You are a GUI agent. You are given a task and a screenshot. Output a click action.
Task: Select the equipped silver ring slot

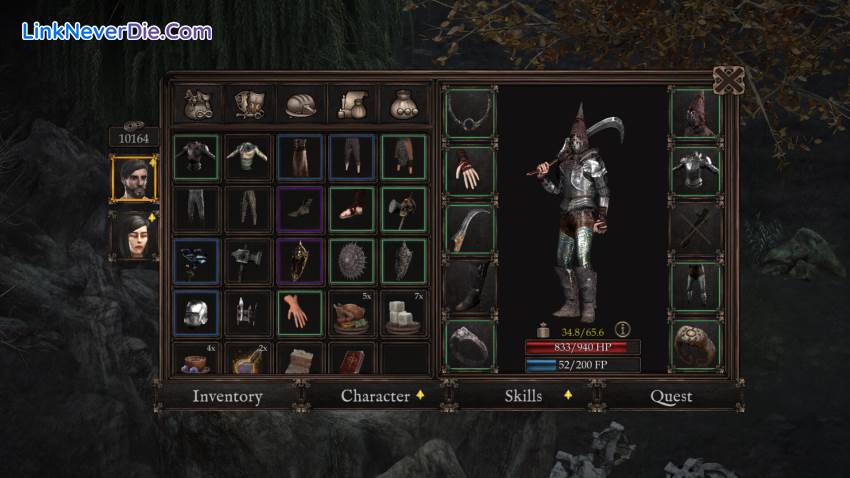pyautogui.click(x=469, y=344)
